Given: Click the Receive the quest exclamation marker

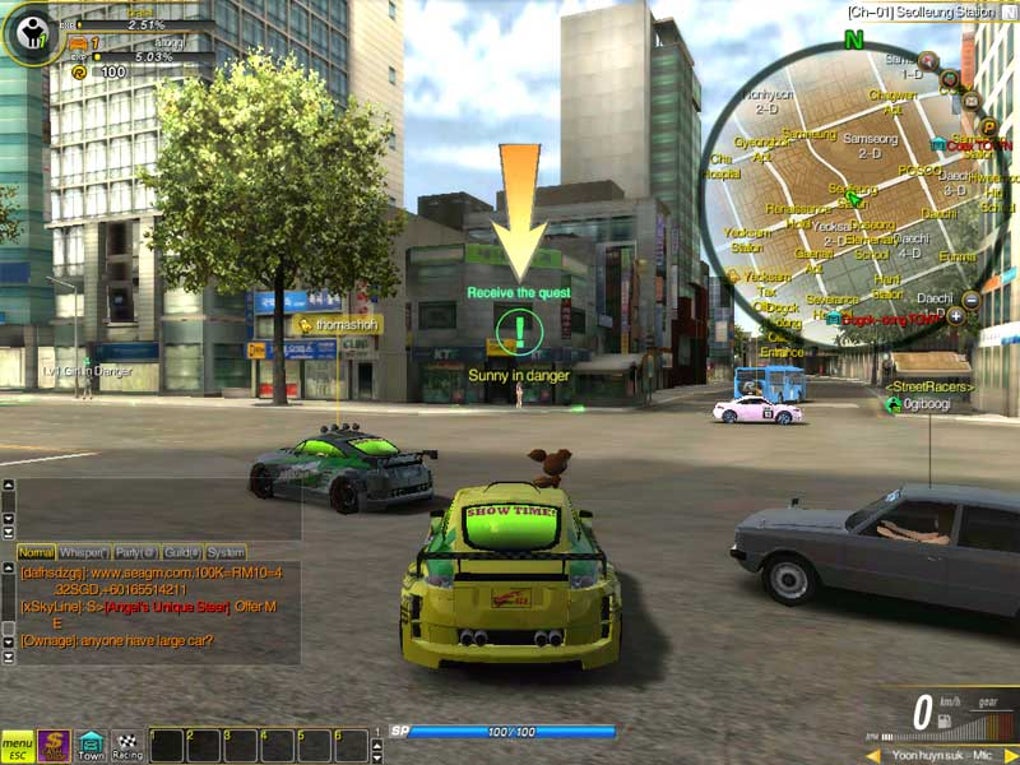Looking at the screenshot, I should click(x=519, y=329).
